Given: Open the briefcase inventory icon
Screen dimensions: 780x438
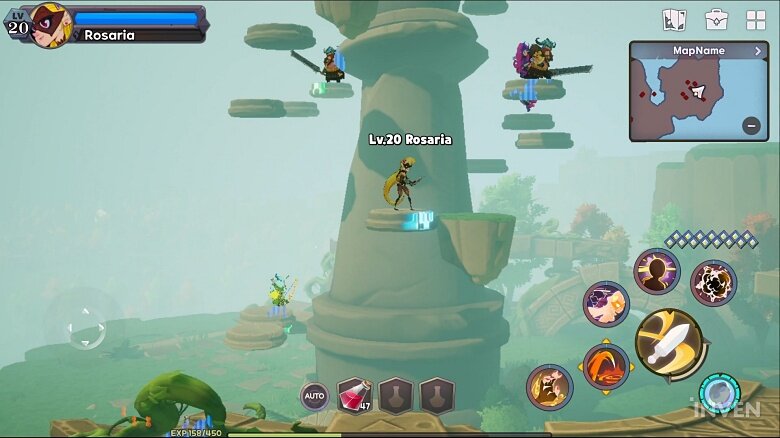Looking at the screenshot, I should (x=716, y=20).
